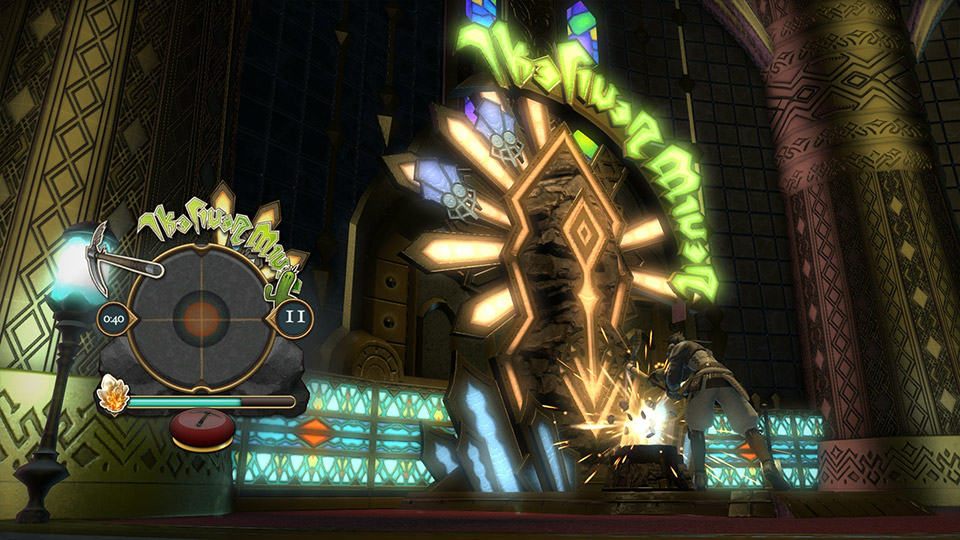Hit the red pickaxe swing button
This screenshot has width=960, height=540.
point(203,427)
